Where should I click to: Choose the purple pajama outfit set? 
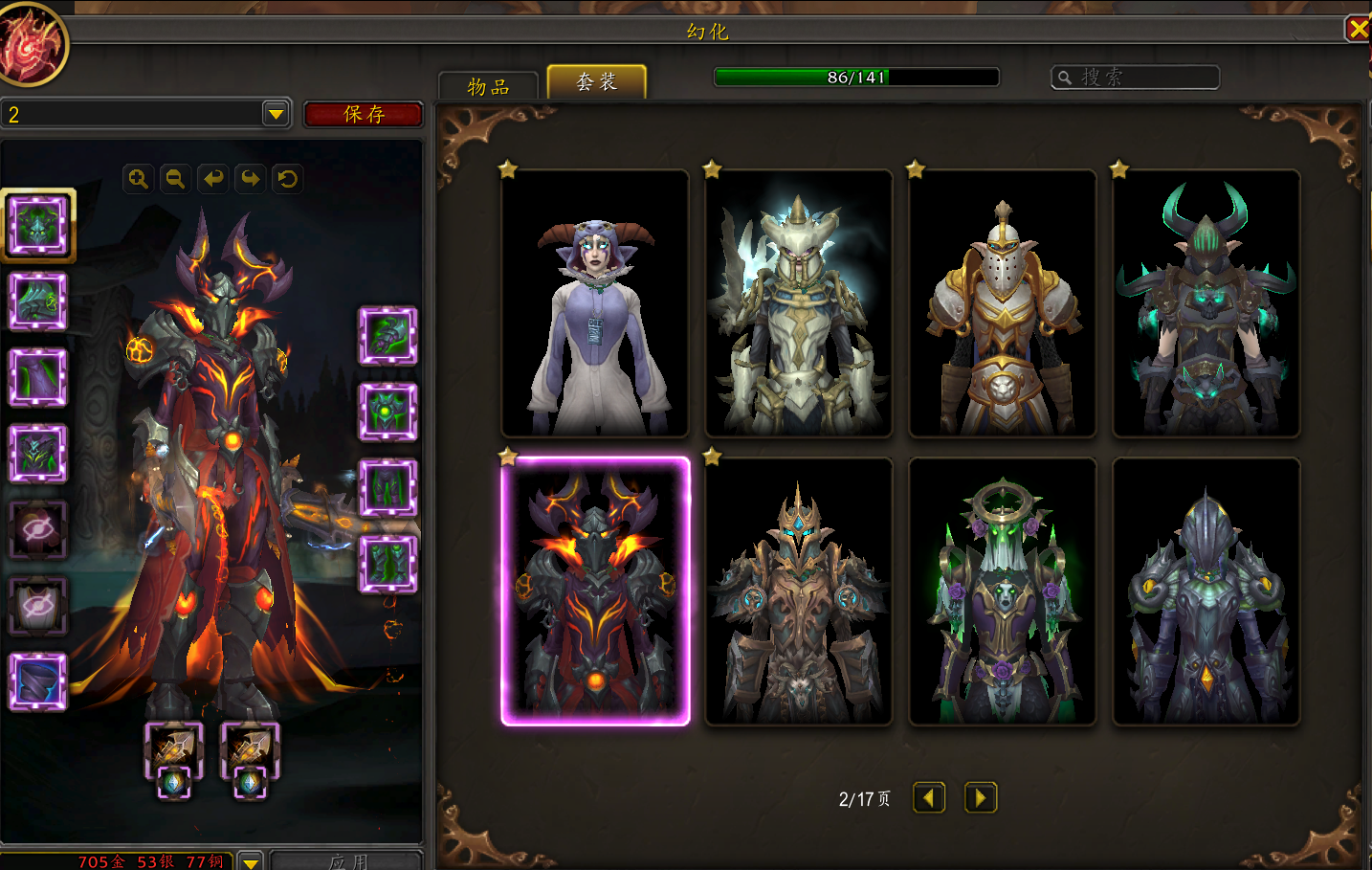pos(595,303)
